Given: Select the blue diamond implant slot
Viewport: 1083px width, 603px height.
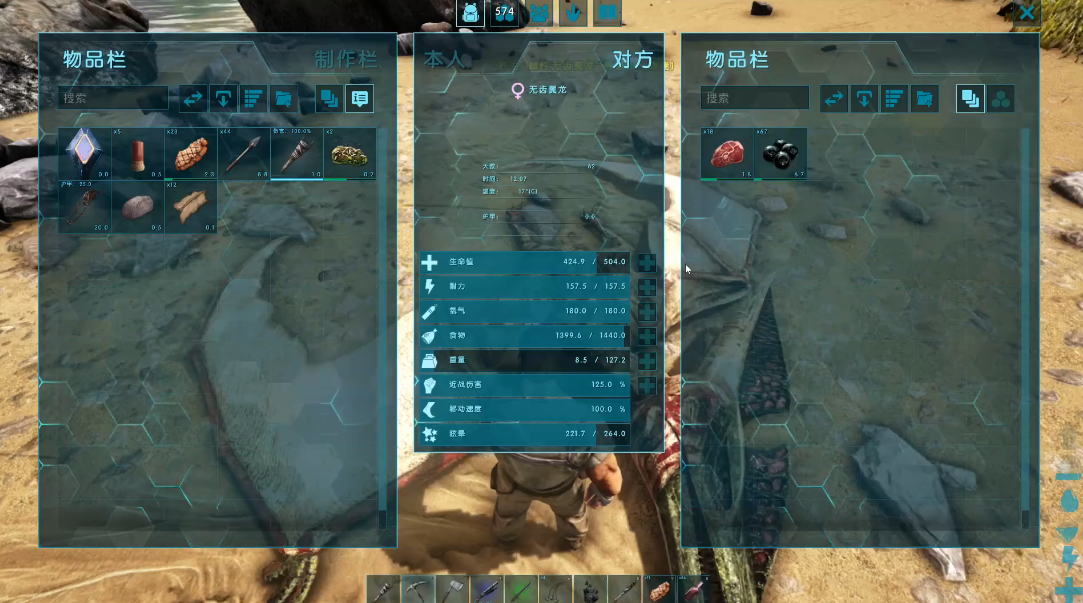Looking at the screenshot, I should [84, 154].
